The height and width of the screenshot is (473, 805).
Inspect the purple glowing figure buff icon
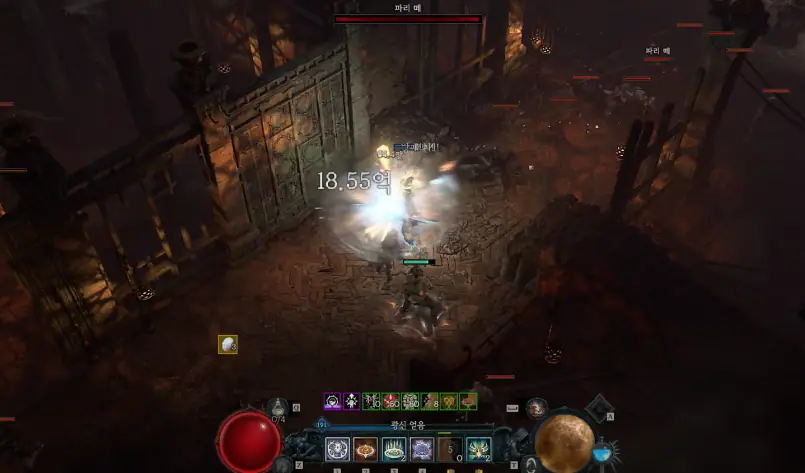pos(351,401)
